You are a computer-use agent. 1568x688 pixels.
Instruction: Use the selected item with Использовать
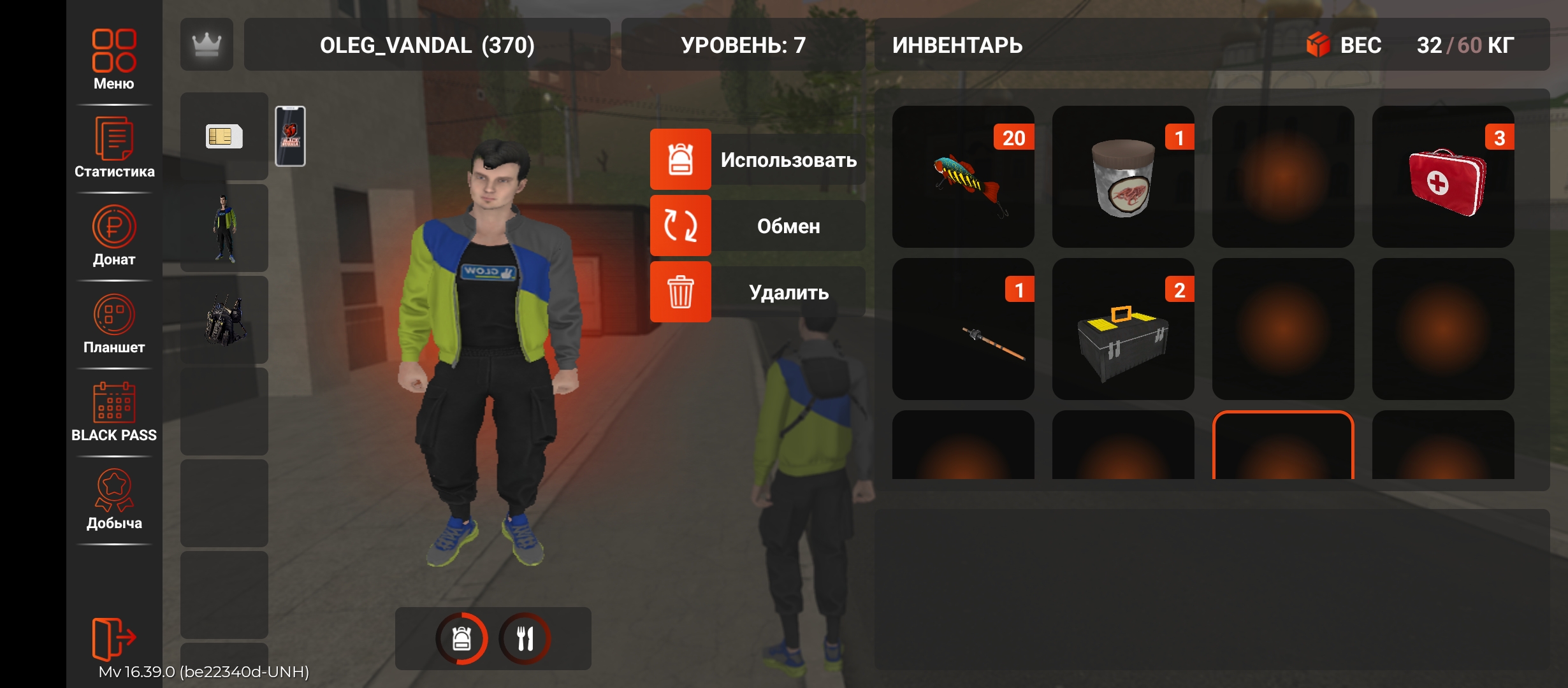pos(757,159)
